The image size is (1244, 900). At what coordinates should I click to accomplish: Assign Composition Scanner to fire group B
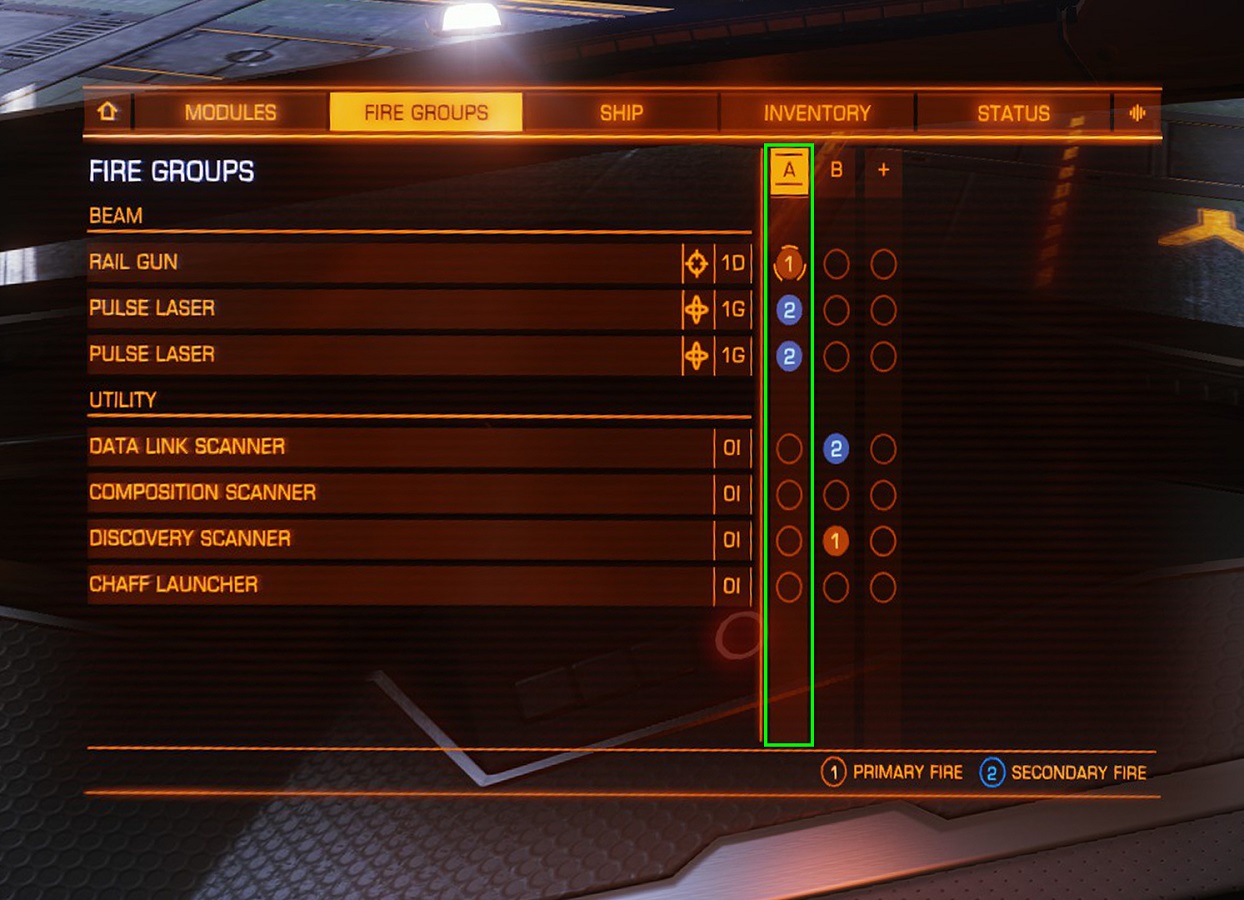836,495
